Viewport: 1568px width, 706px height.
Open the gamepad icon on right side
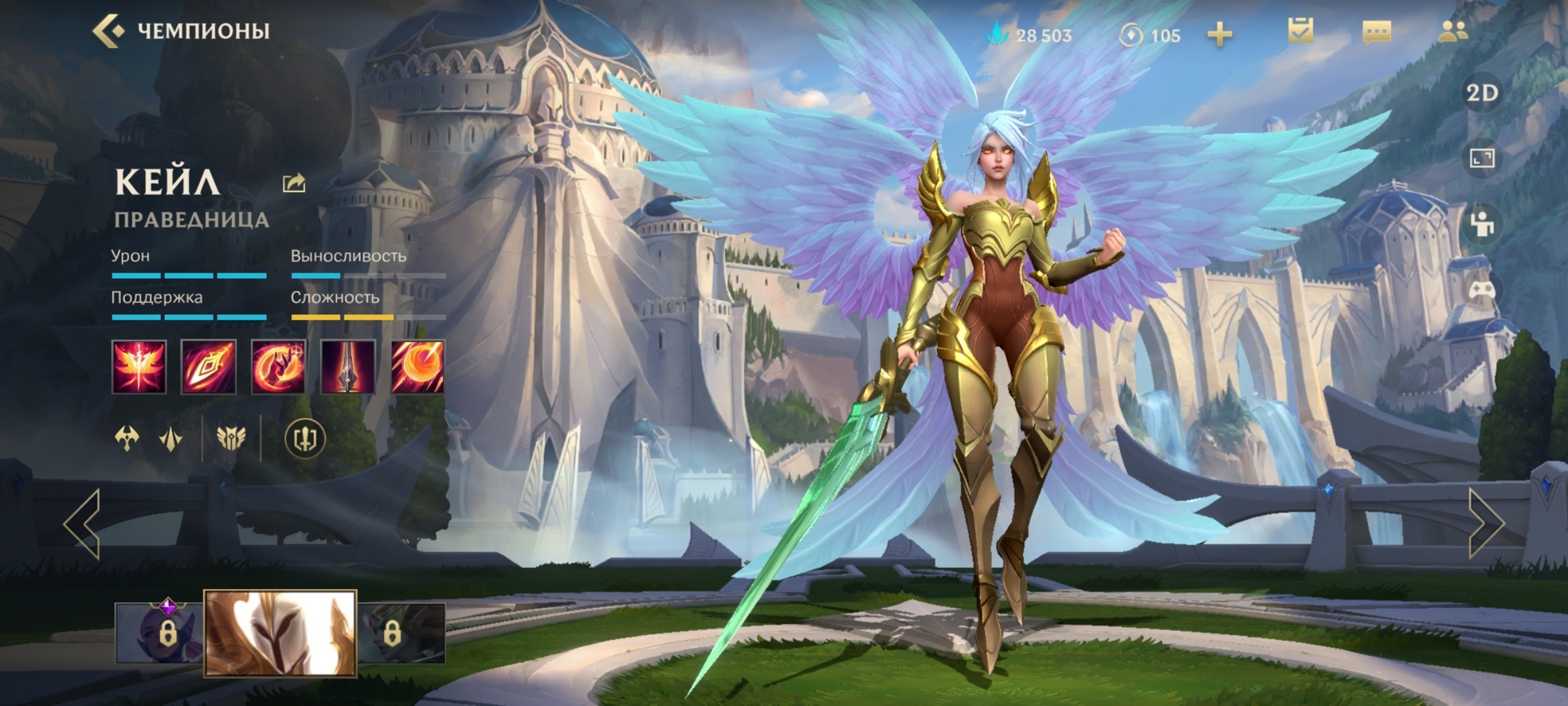click(x=1482, y=290)
